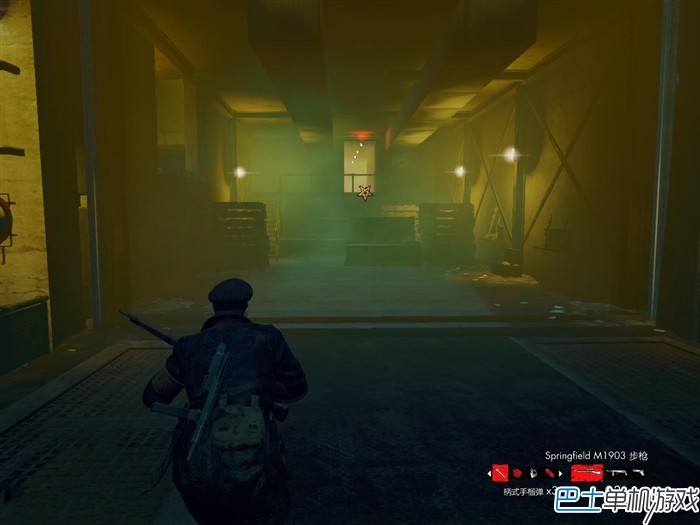Click the right arrow of item selector

(560, 472)
